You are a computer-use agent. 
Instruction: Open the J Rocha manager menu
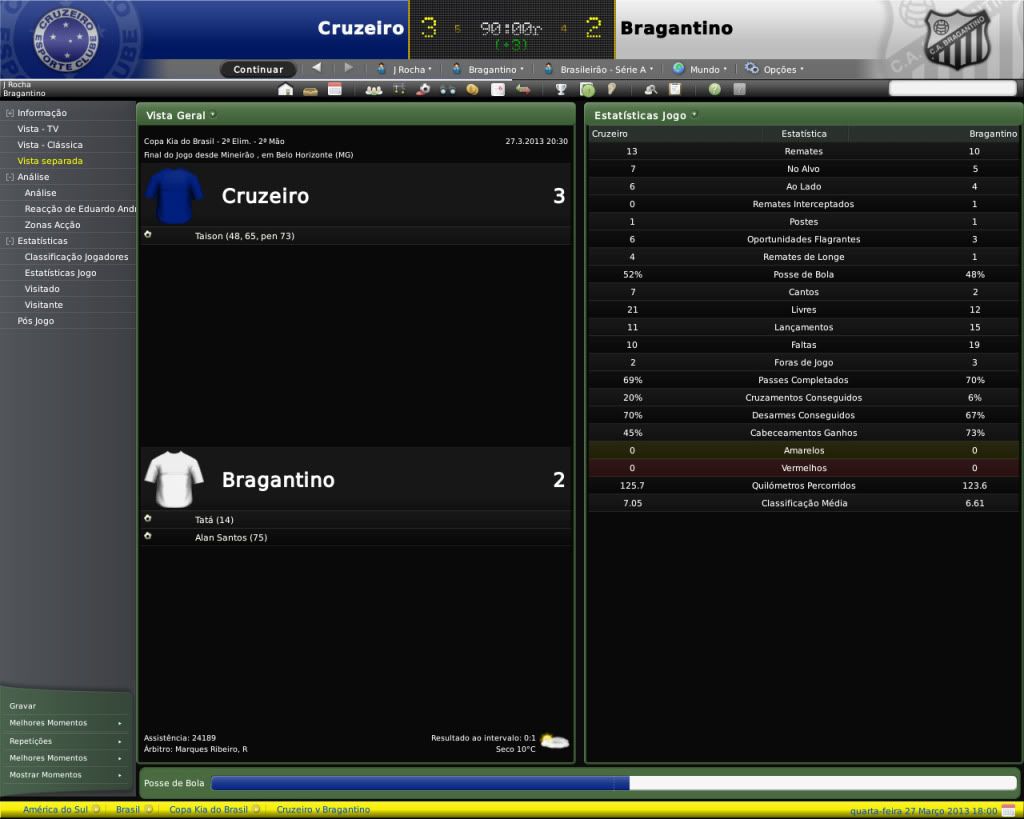pos(405,69)
